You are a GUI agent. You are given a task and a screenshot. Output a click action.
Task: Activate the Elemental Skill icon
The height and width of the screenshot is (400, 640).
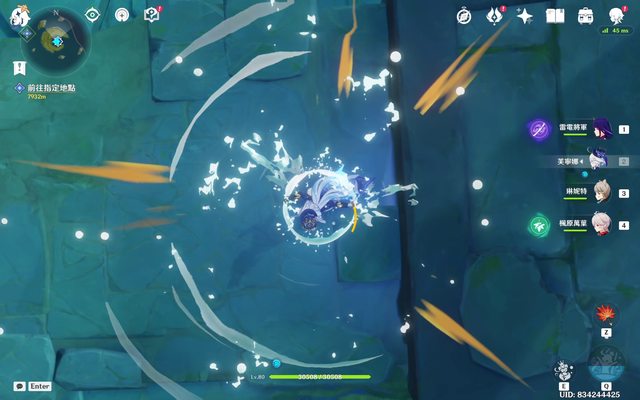coord(565,366)
